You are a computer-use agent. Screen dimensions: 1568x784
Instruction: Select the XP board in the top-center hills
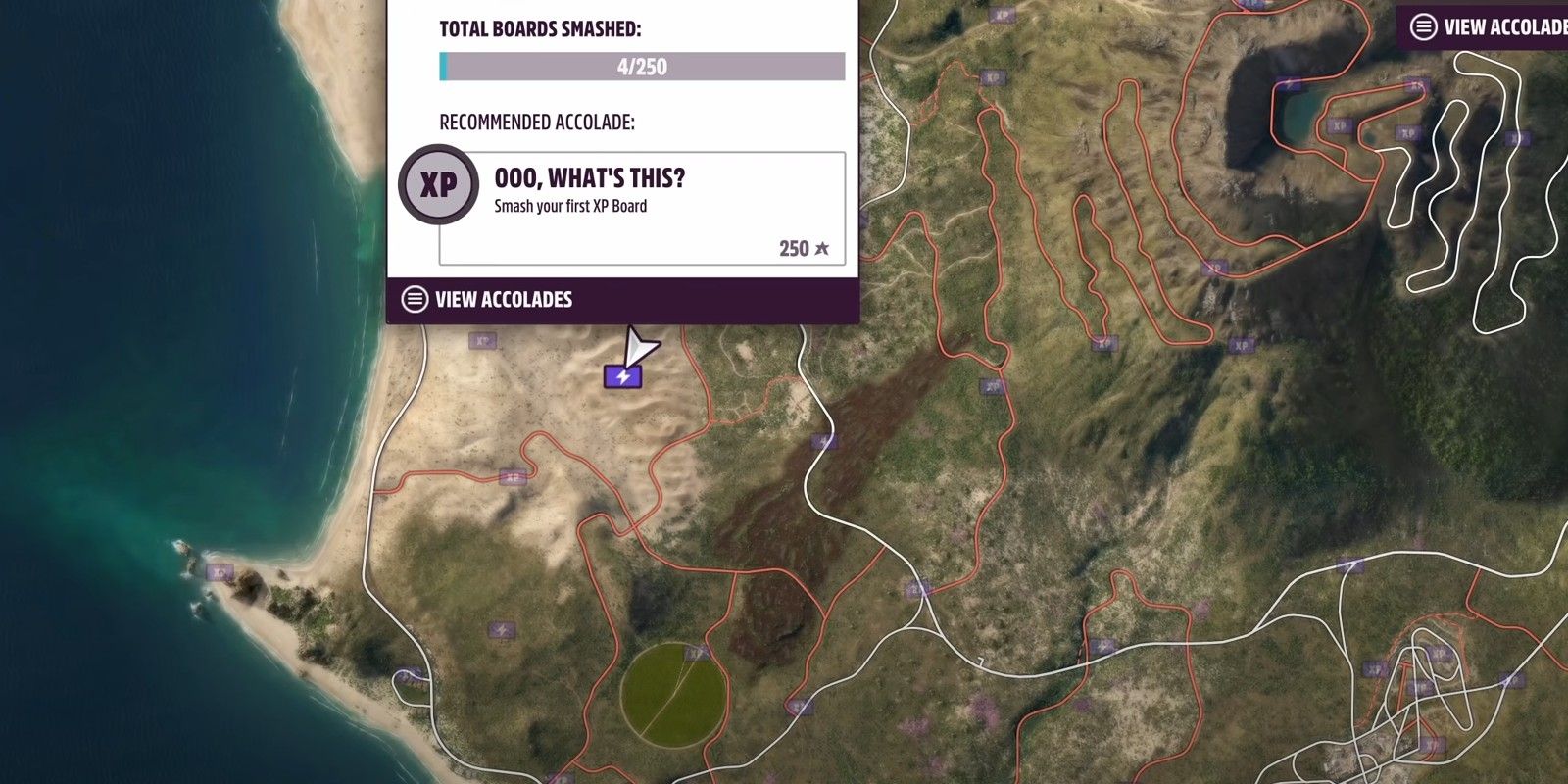coord(992,76)
